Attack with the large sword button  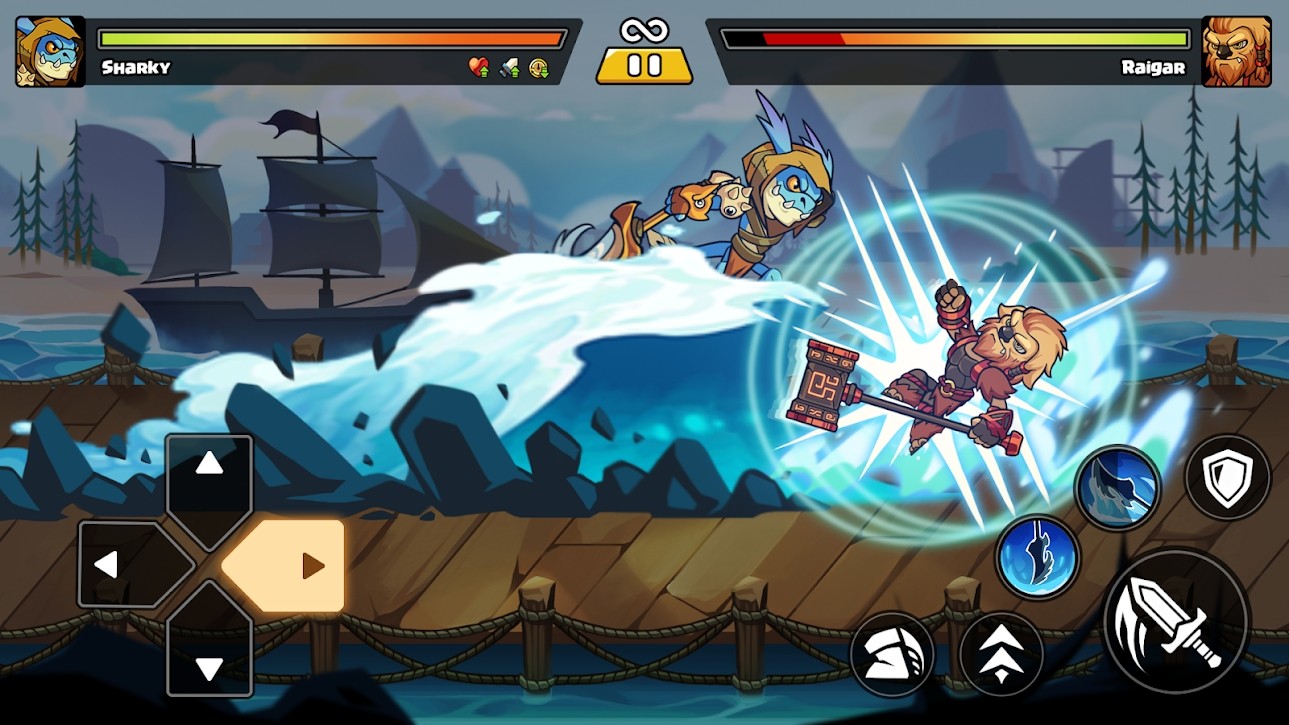click(1176, 620)
